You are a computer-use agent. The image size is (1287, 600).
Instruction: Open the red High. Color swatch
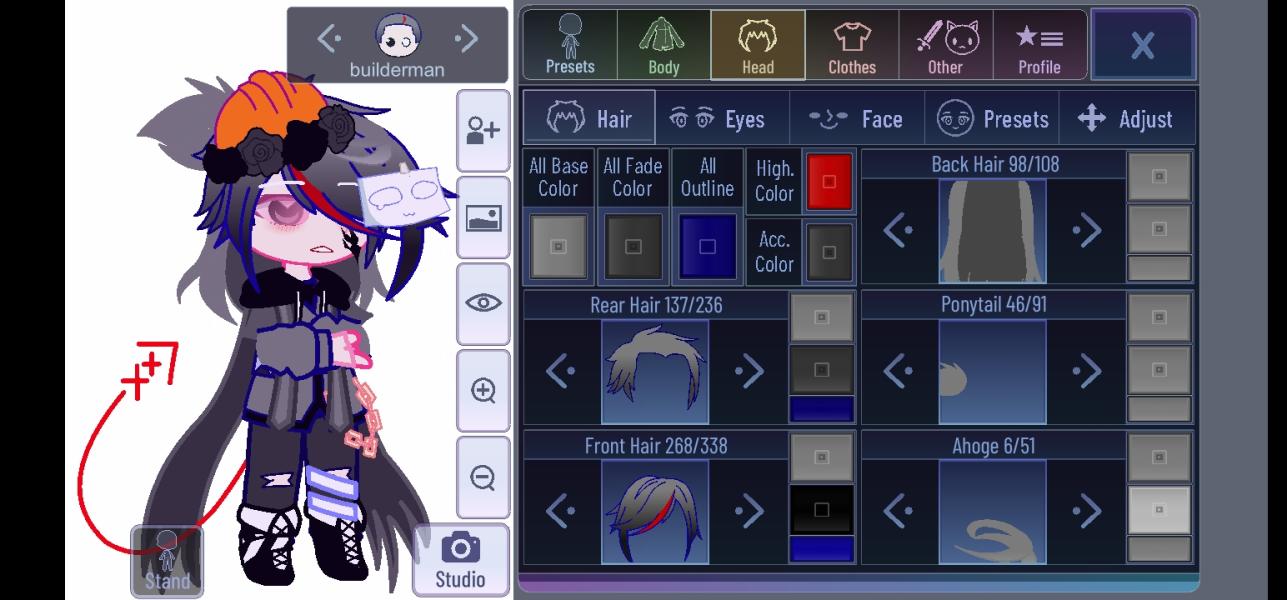tap(829, 182)
